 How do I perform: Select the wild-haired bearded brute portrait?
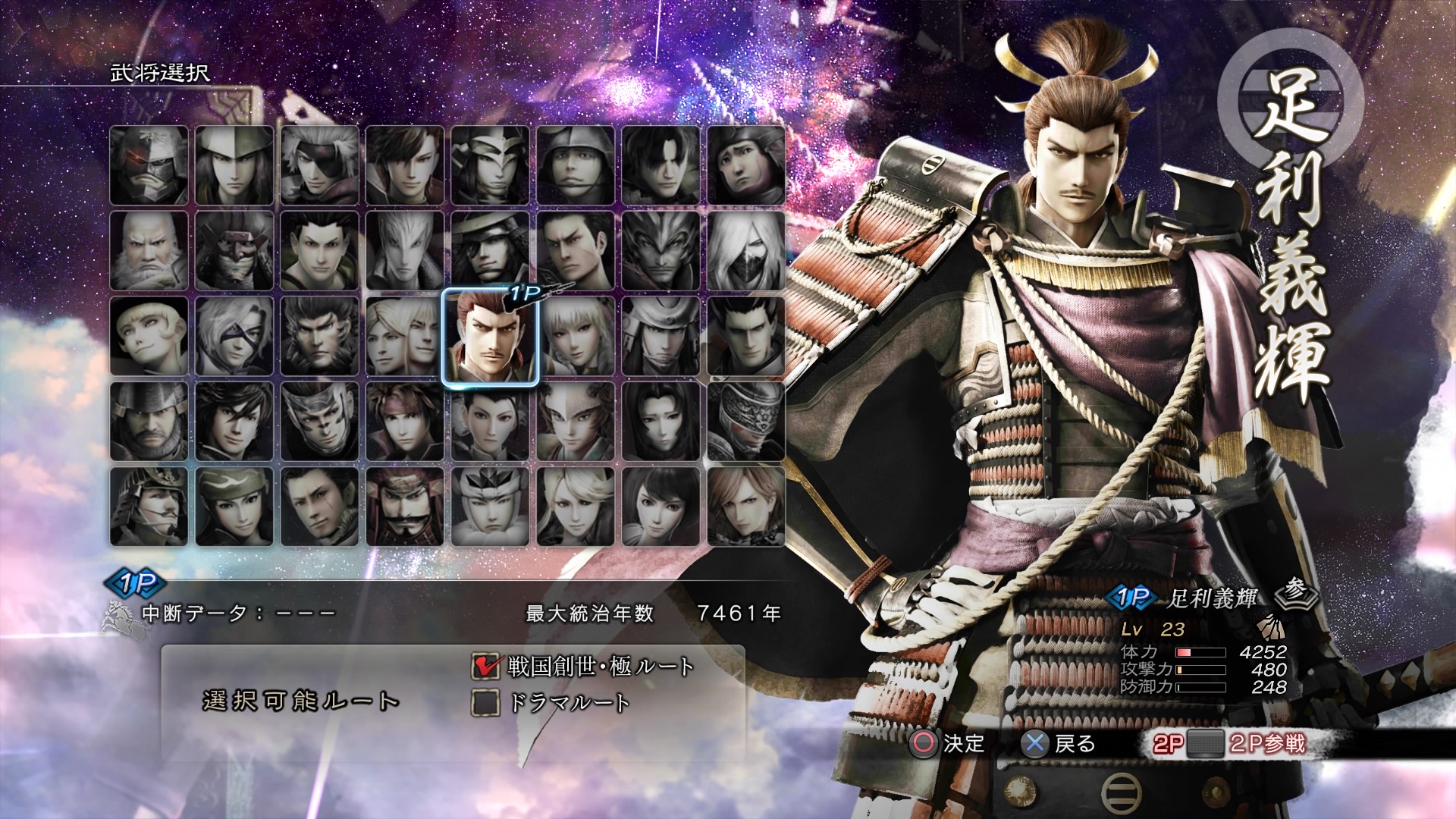click(319, 337)
